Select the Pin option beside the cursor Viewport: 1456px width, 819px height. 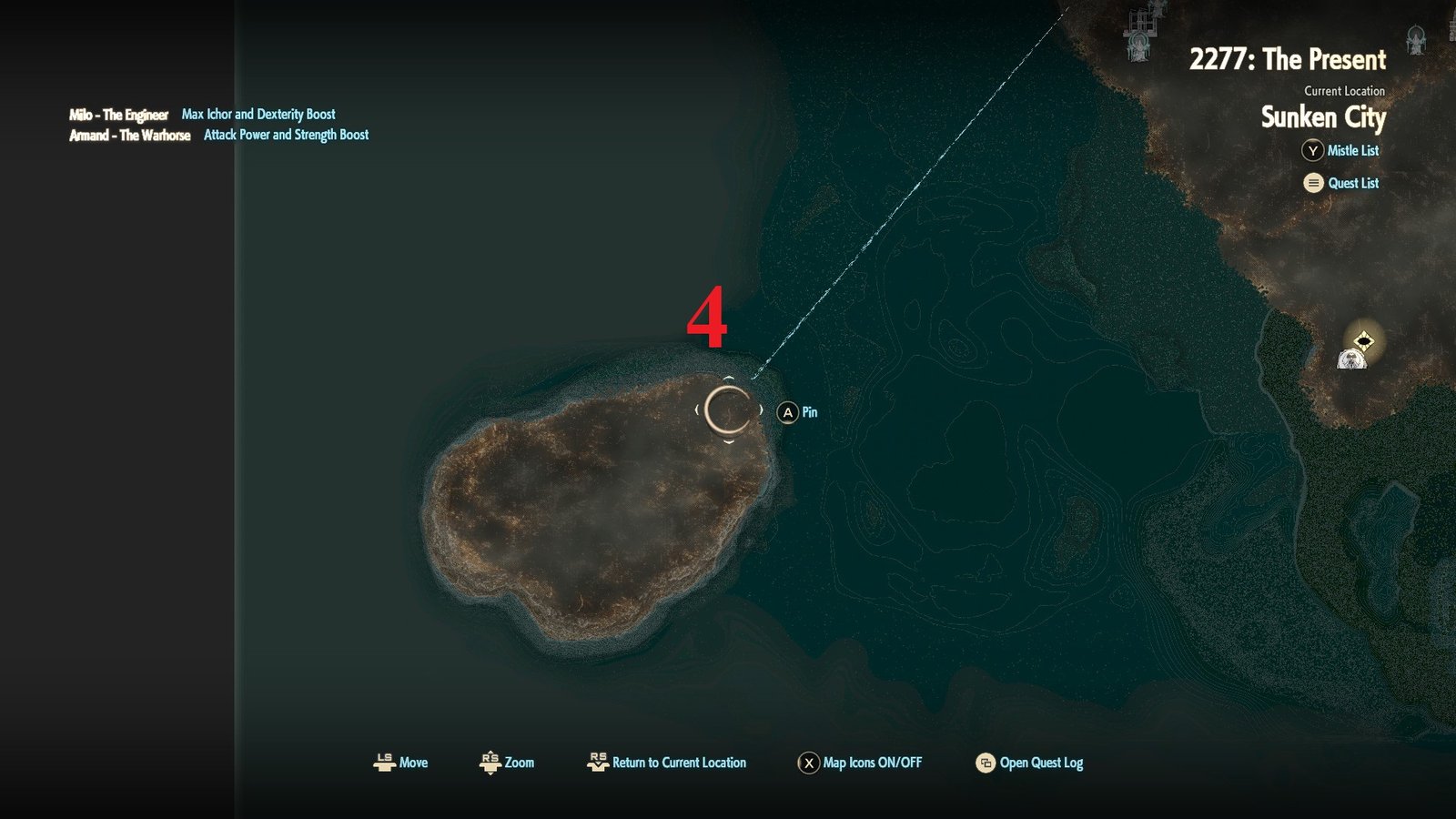click(x=798, y=412)
